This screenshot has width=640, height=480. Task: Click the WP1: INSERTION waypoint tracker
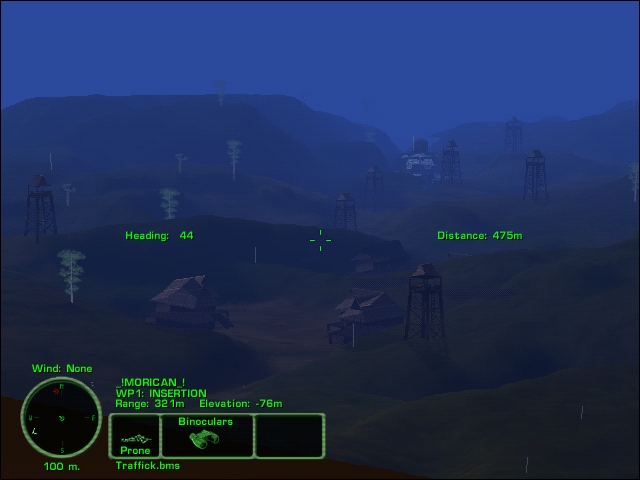click(161, 393)
